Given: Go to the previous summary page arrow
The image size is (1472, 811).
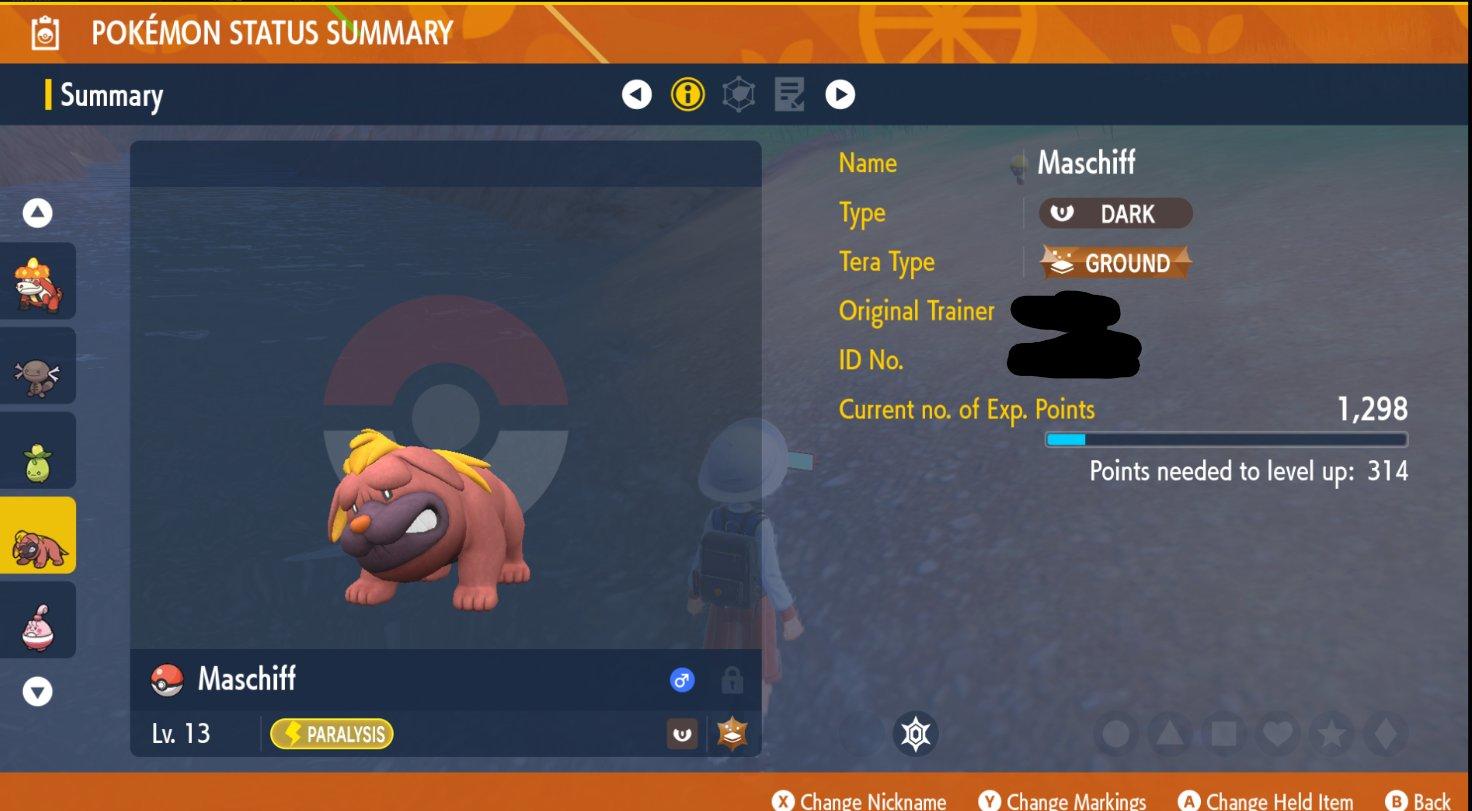Looking at the screenshot, I should (x=637, y=95).
